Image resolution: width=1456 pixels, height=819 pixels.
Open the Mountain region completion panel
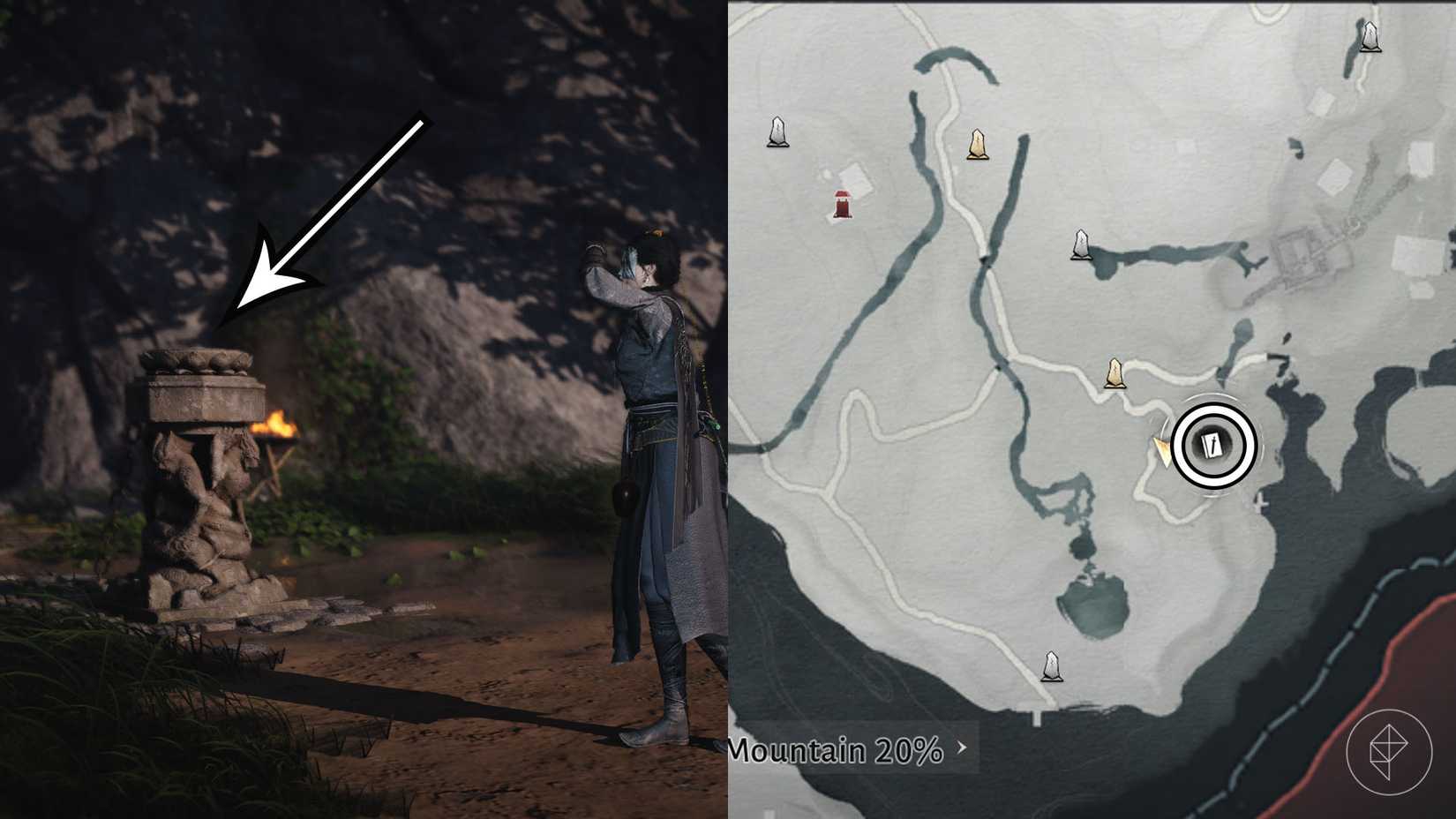click(838, 751)
